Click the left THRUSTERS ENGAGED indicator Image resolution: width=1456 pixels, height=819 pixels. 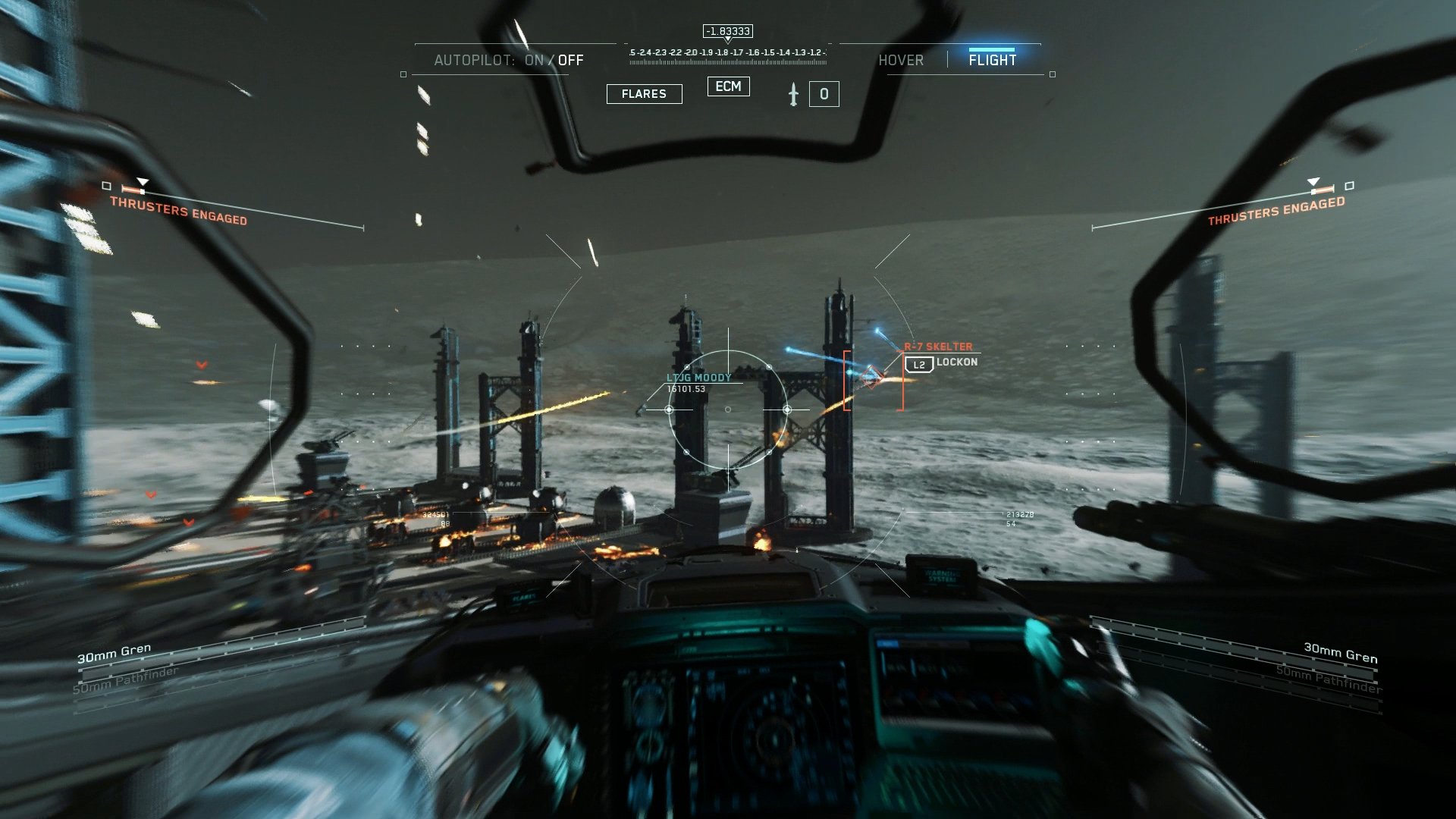pos(179,211)
